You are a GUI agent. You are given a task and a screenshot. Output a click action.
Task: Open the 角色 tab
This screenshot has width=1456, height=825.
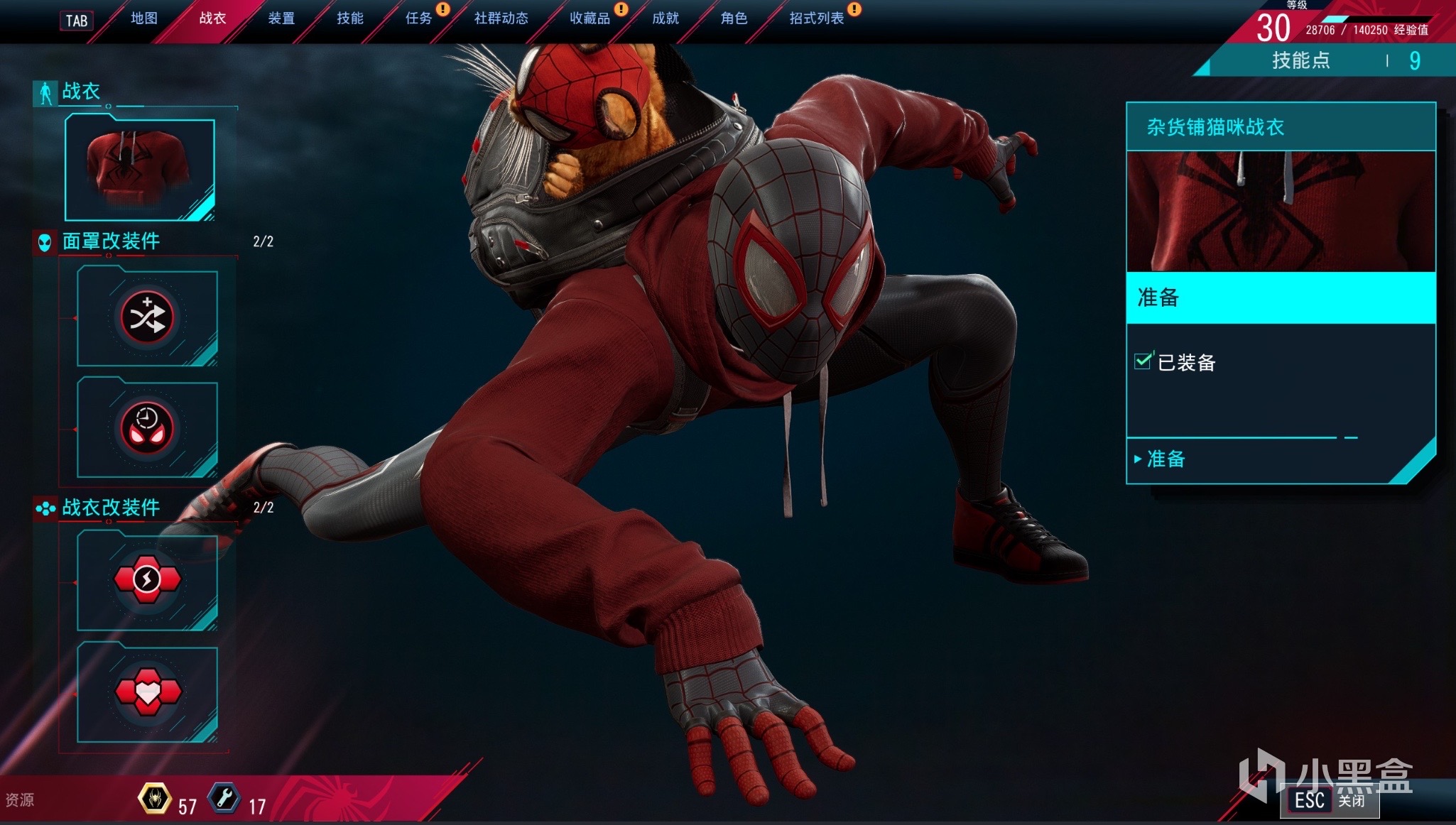734,18
